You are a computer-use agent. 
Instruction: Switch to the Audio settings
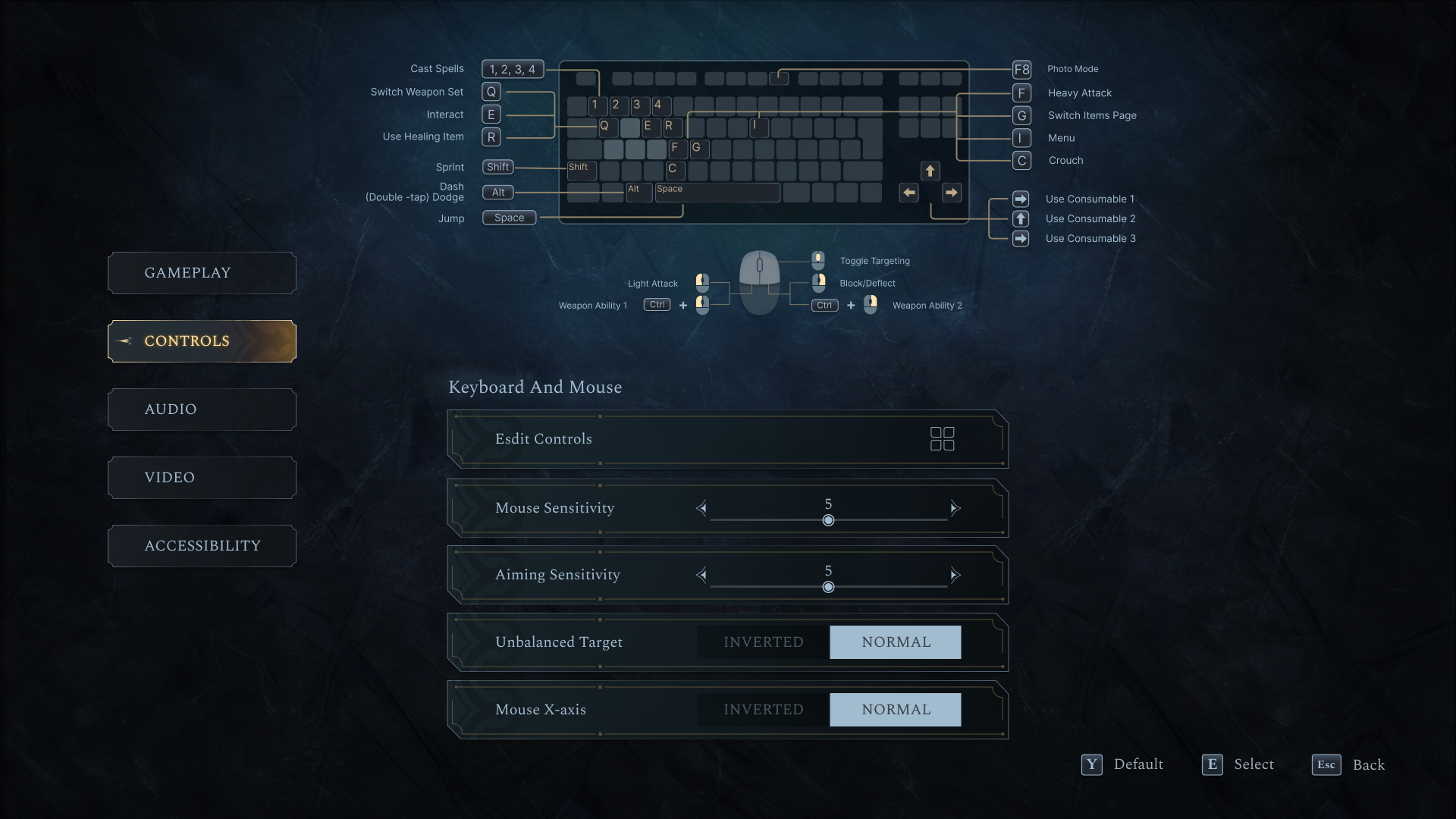(202, 409)
